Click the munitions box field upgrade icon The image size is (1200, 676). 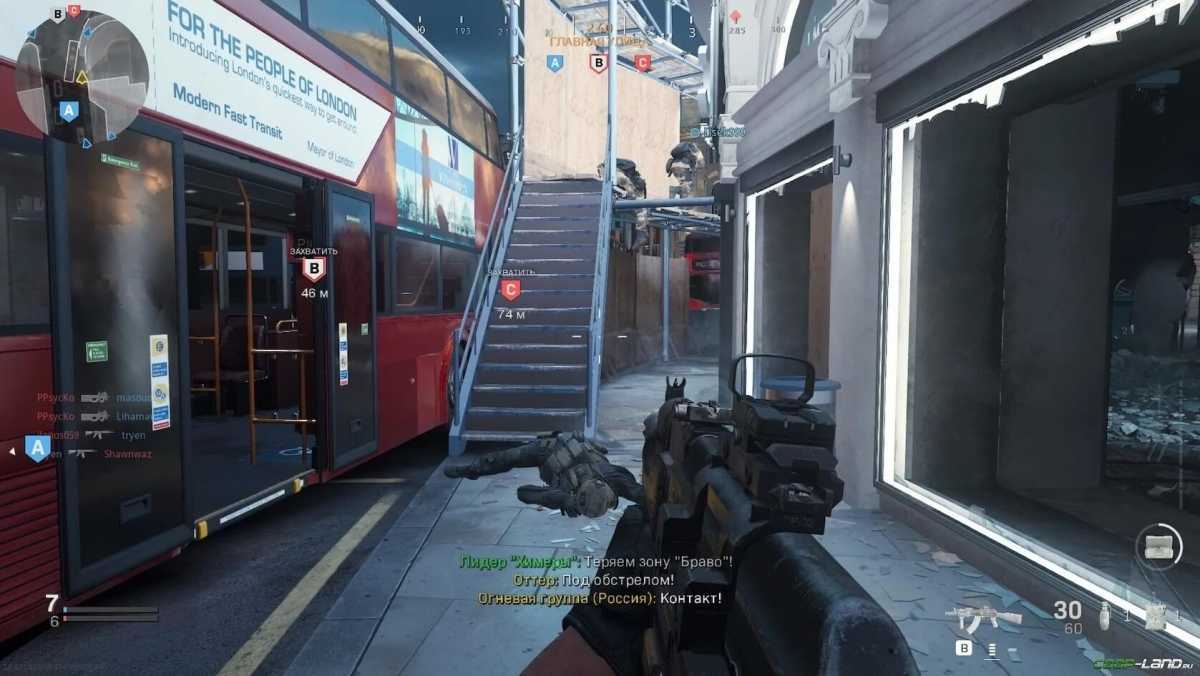(1159, 546)
